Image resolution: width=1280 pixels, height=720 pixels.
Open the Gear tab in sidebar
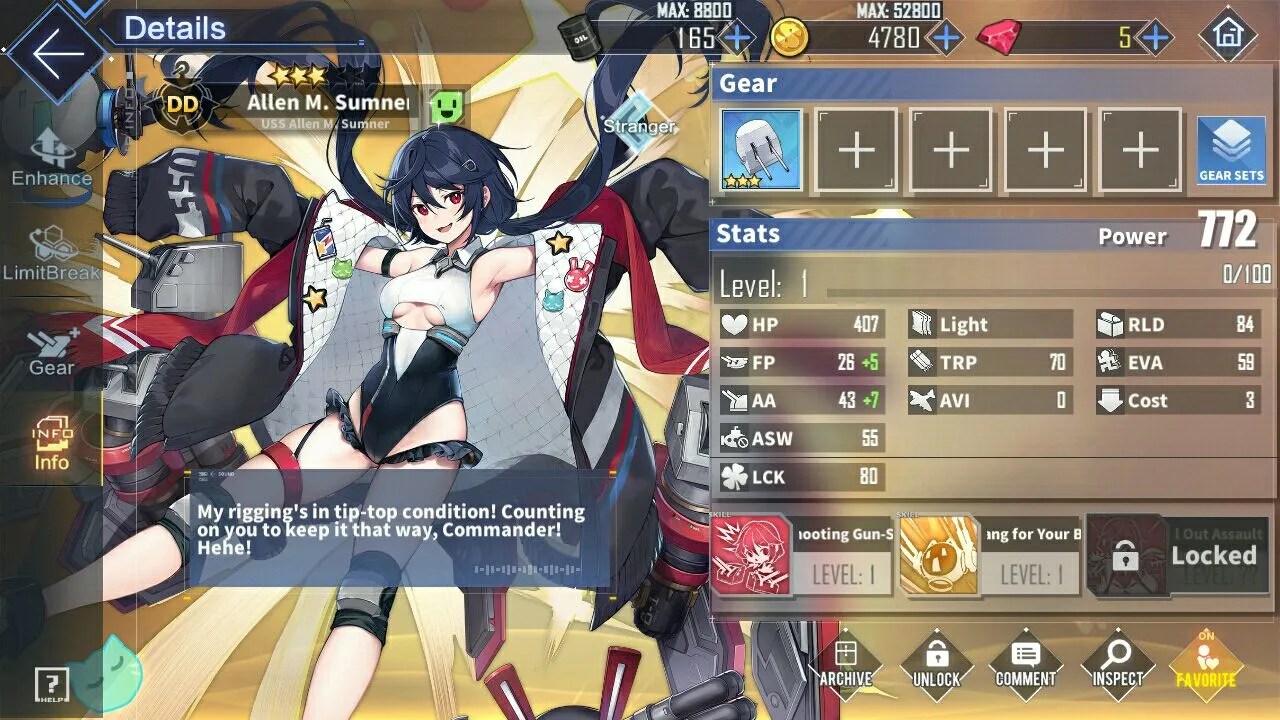point(52,350)
